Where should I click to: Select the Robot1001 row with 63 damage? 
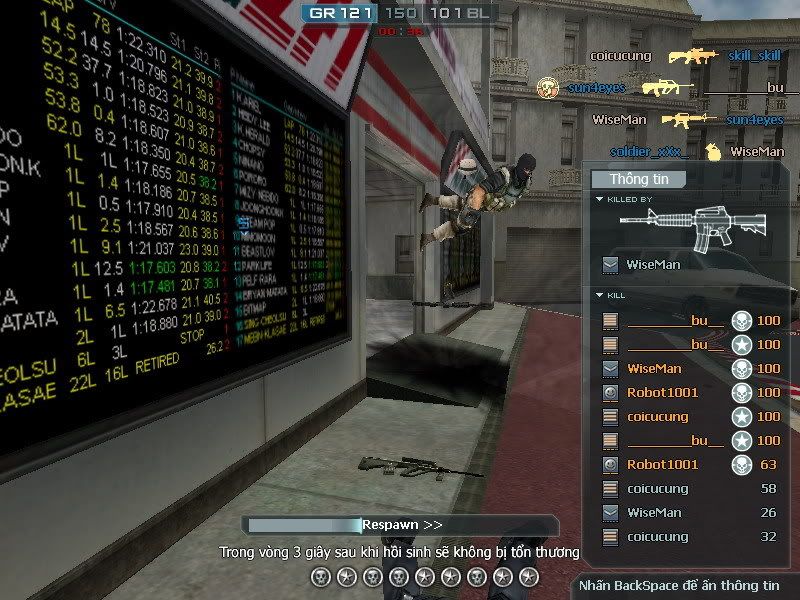690,464
